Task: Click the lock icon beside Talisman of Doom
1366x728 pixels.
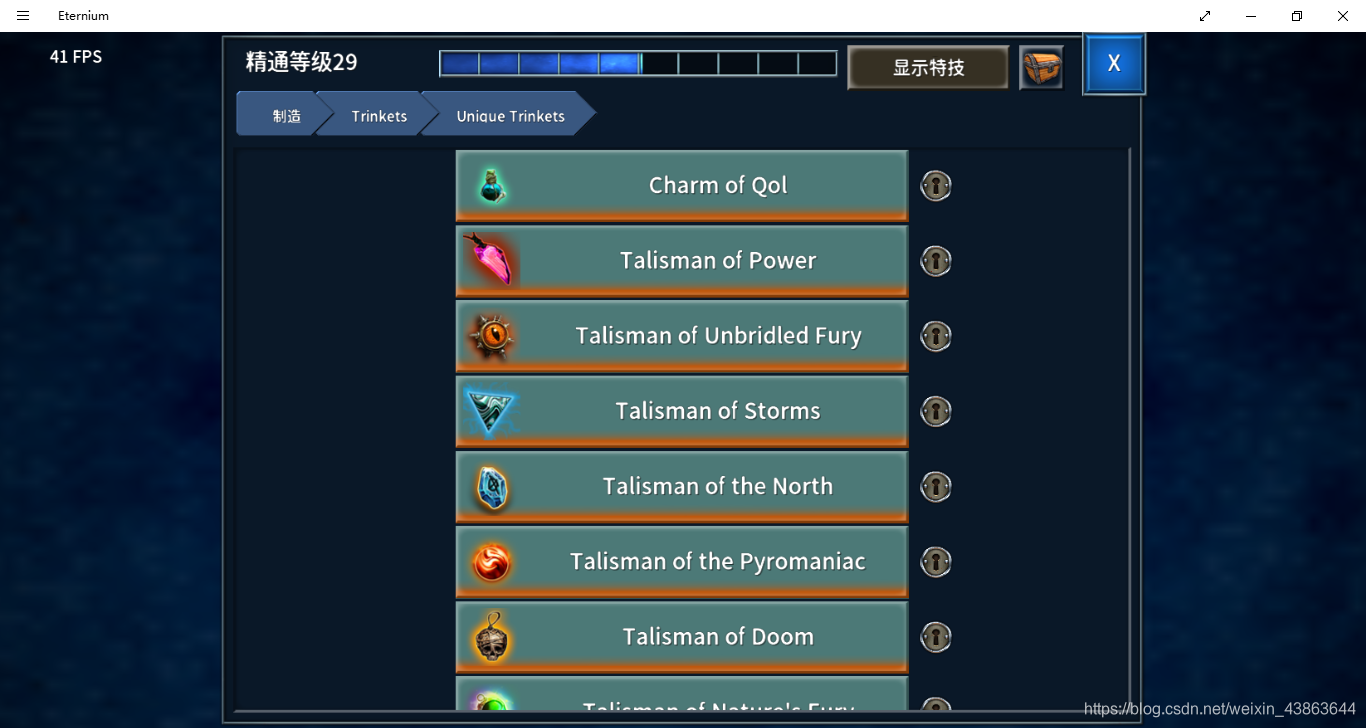Action: (936, 637)
